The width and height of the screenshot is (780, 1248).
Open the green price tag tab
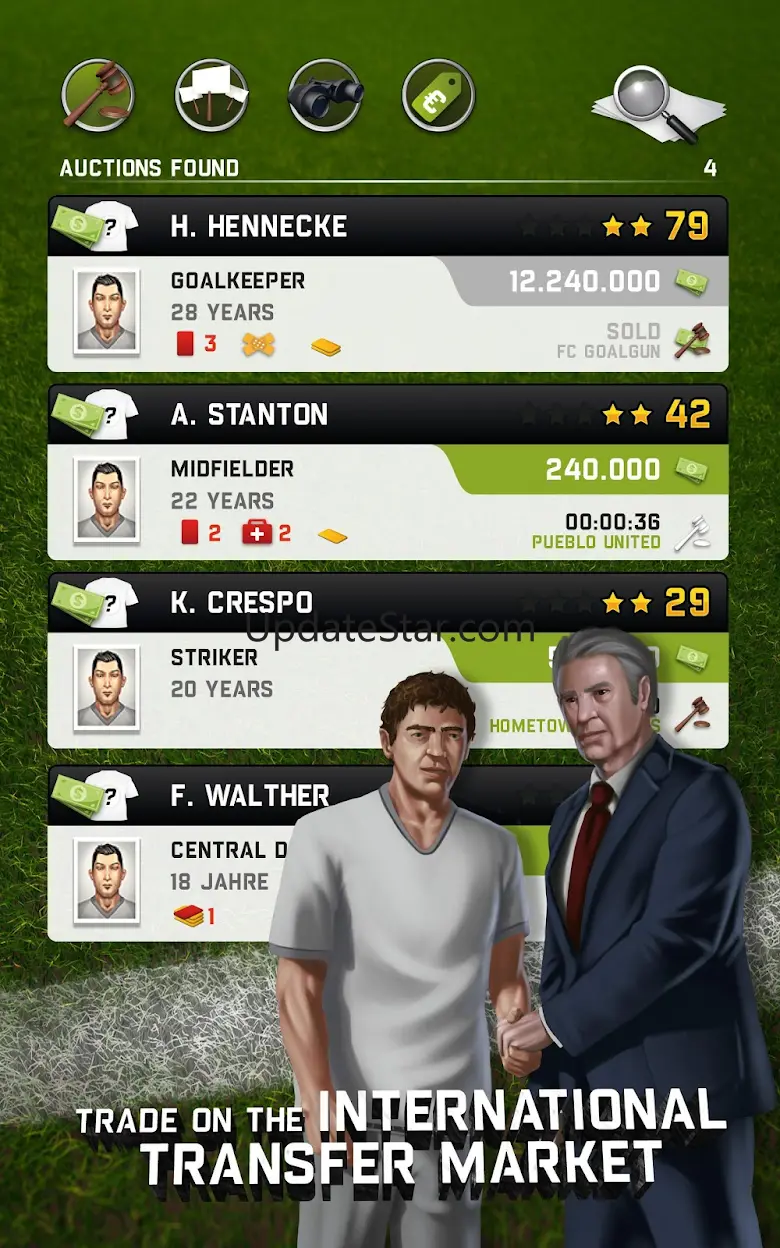tap(438, 96)
